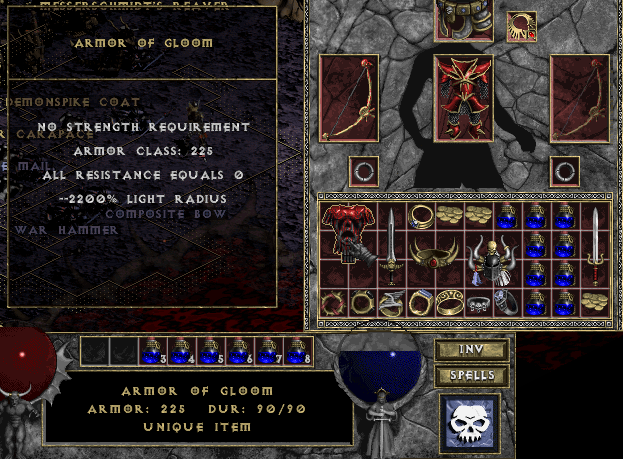This screenshot has height=459, width=623.
Task: Pick up the thorned red ring
Action: click(x=335, y=301)
